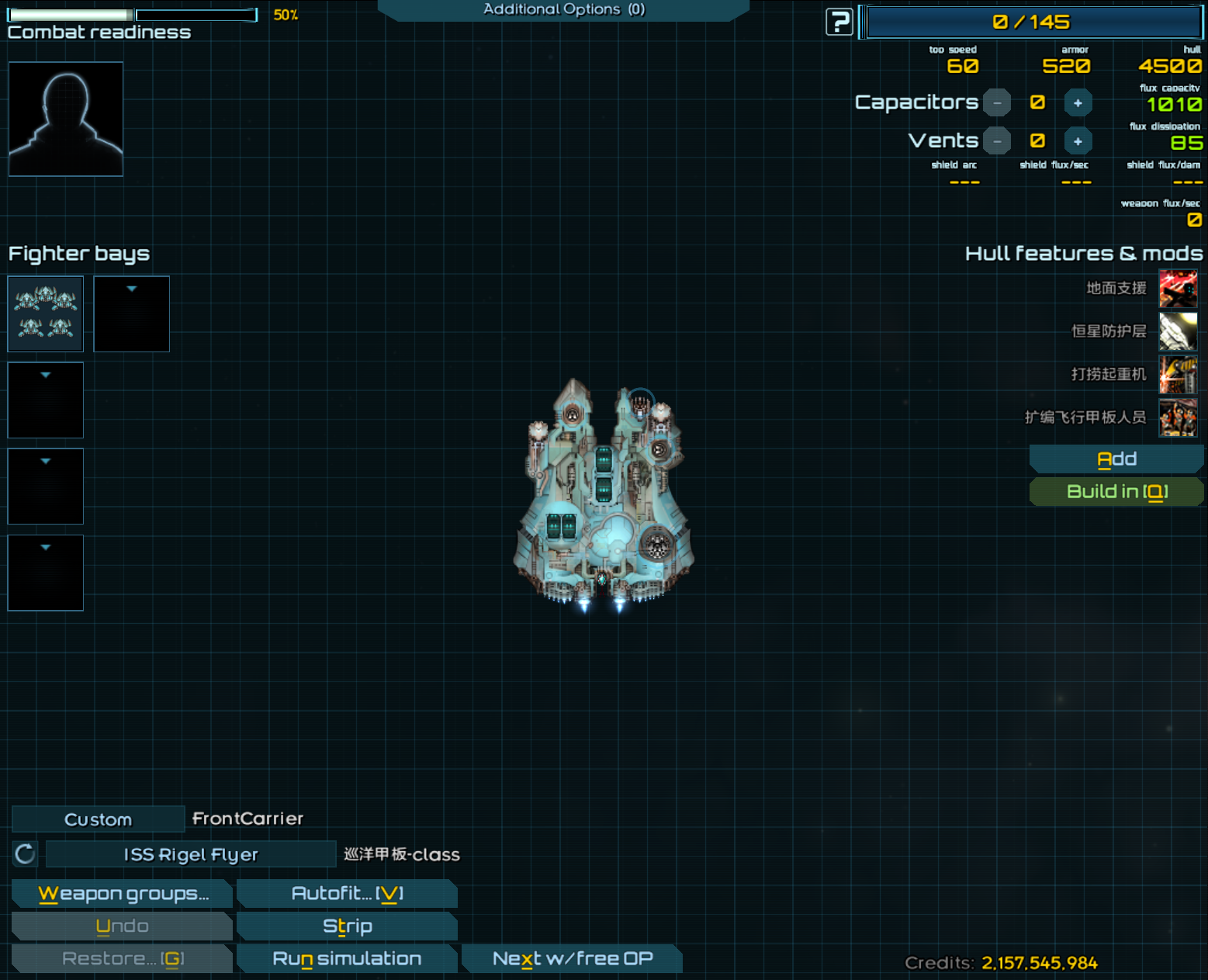This screenshot has width=1208, height=980.
Task: Remove a vent with the minus button
Action: pyautogui.click(x=997, y=141)
